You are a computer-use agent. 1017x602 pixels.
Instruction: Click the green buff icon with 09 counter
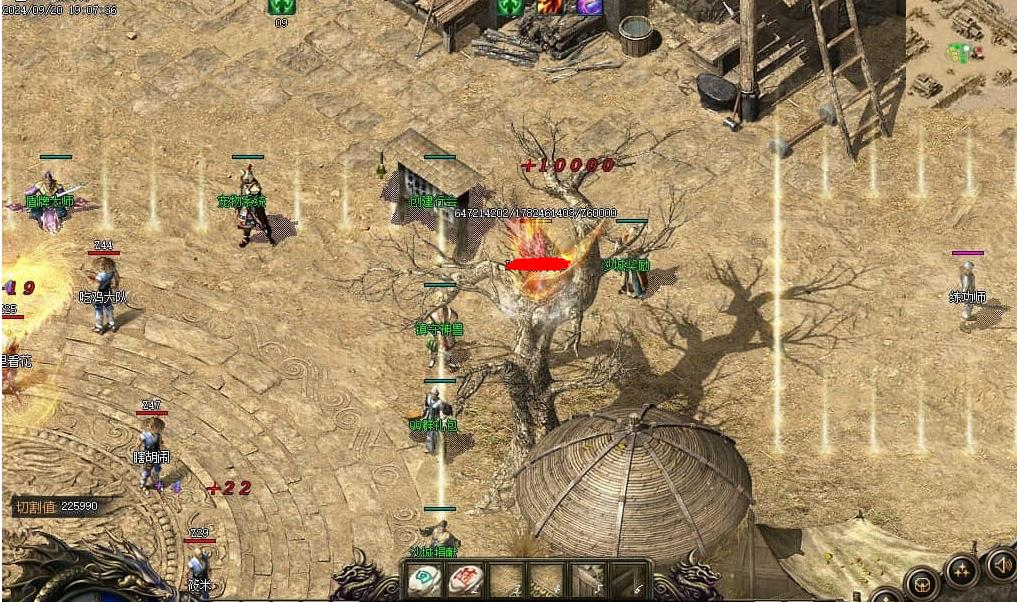[281, 7]
